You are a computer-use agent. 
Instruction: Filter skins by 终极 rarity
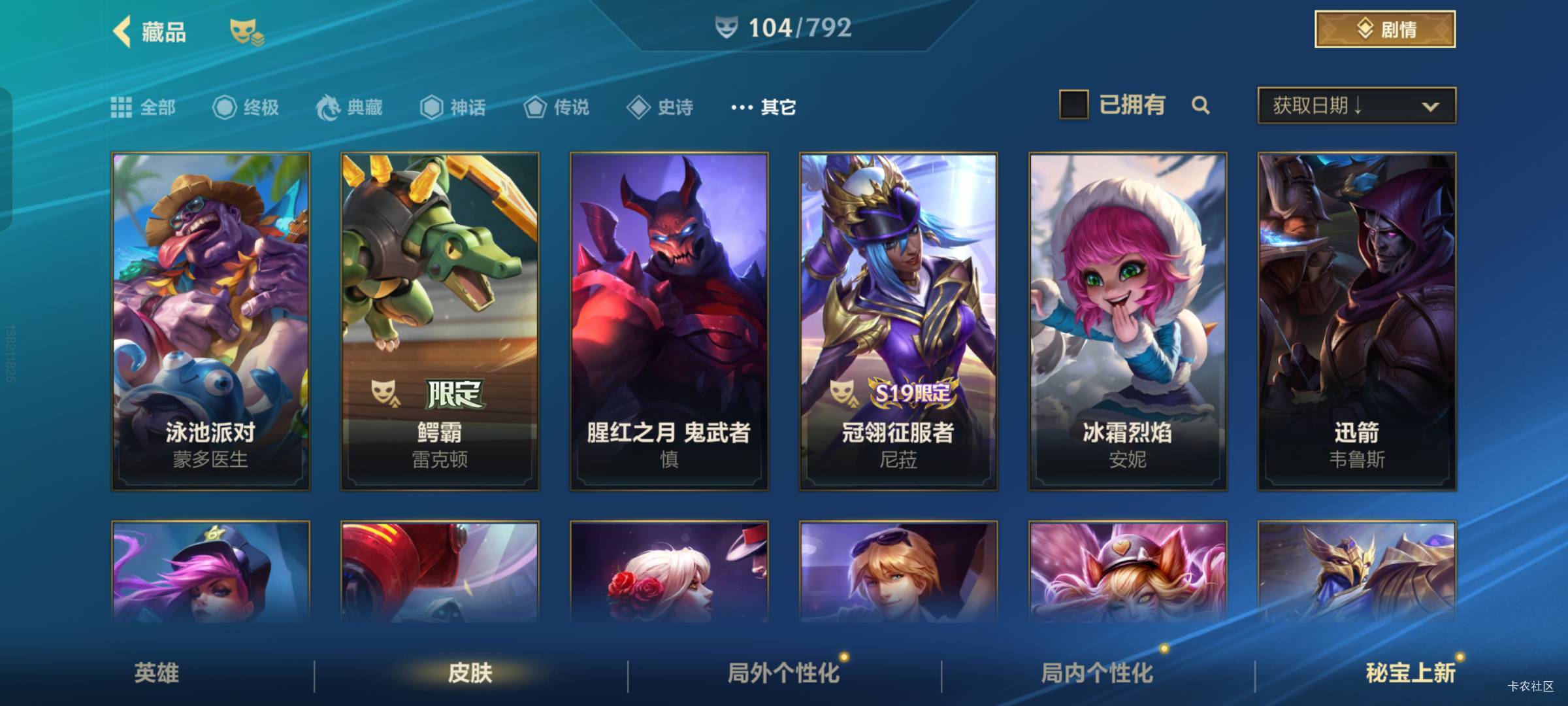tap(246, 107)
